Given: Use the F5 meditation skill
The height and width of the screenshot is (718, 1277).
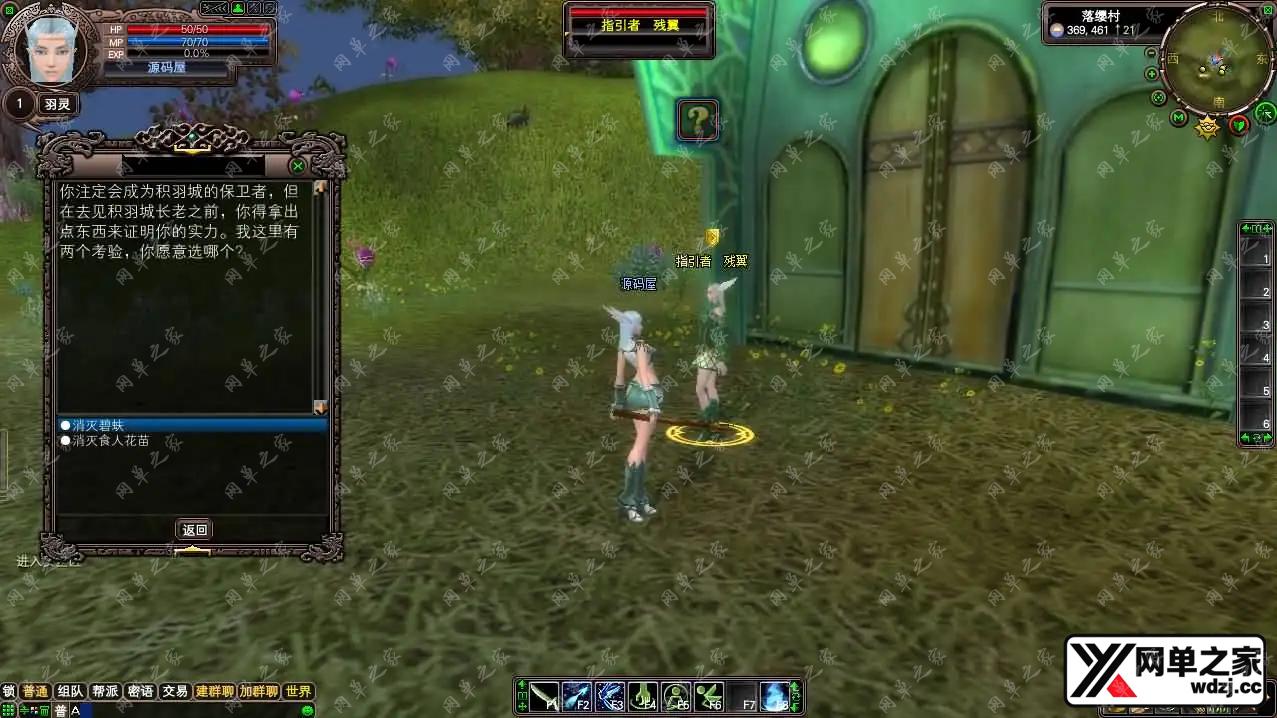Looking at the screenshot, I should (x=676, y=695).
